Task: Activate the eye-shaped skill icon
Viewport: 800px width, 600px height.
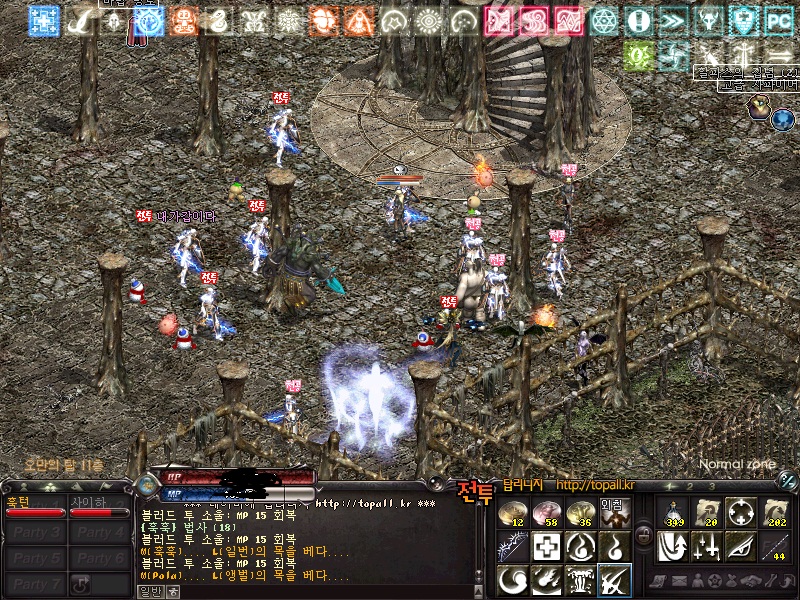Action: click(740, 546)
